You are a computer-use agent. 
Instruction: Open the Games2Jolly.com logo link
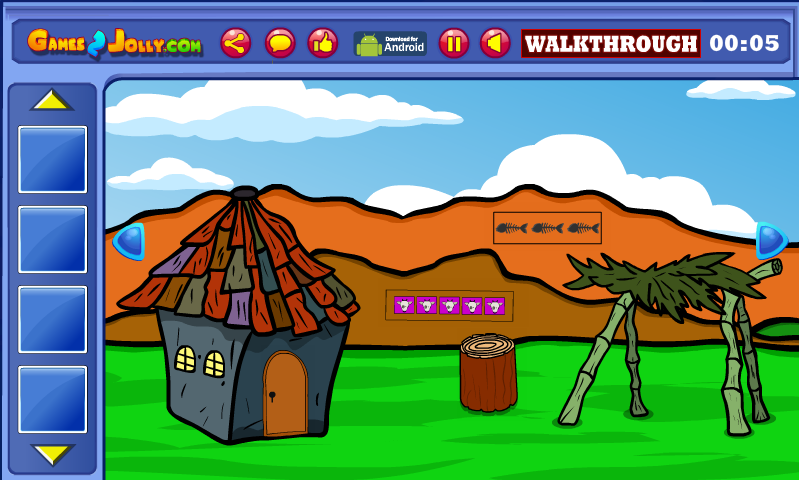tap(114, 43)
